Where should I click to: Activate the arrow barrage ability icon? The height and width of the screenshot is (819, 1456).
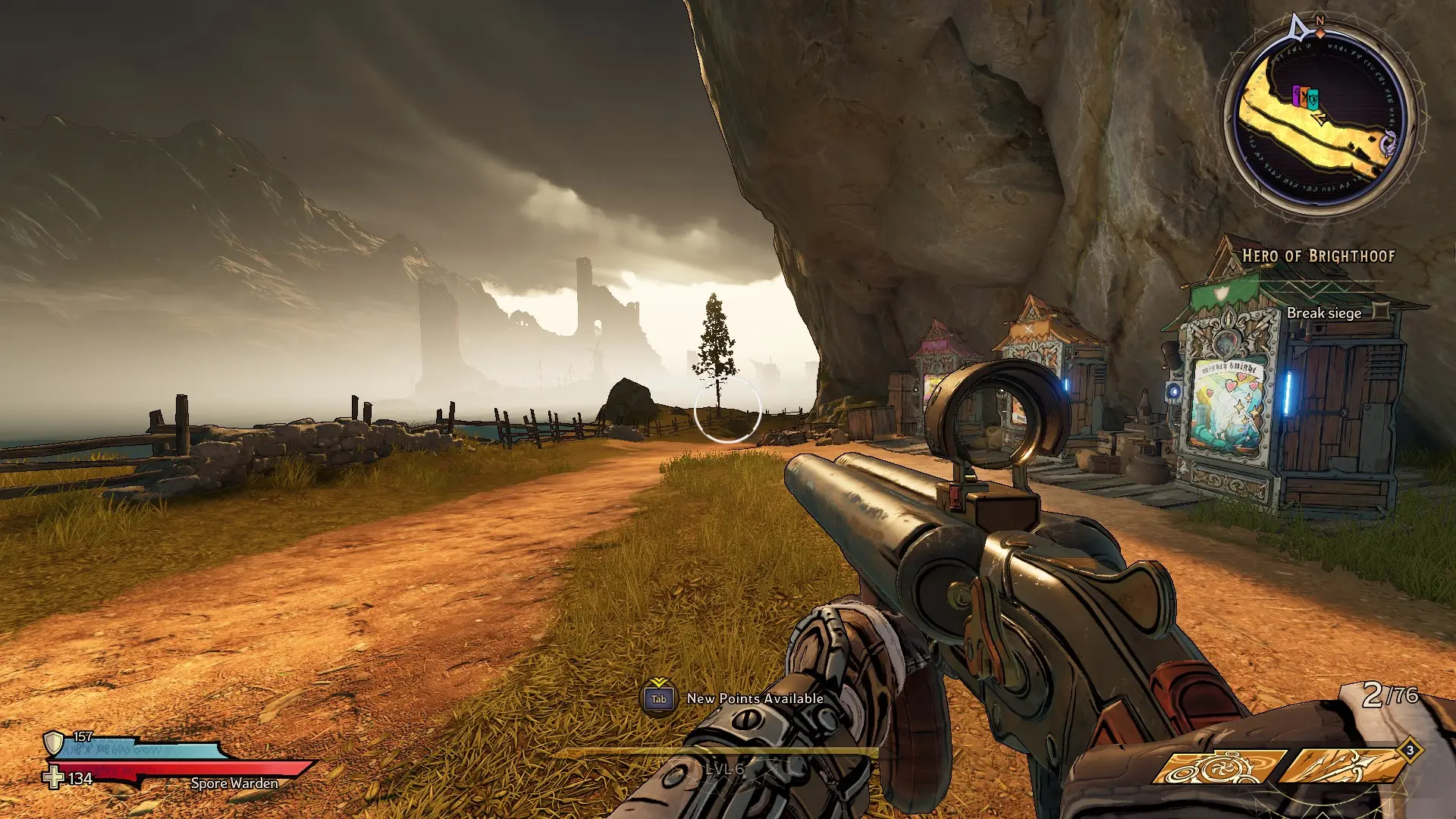(1342, 767)
